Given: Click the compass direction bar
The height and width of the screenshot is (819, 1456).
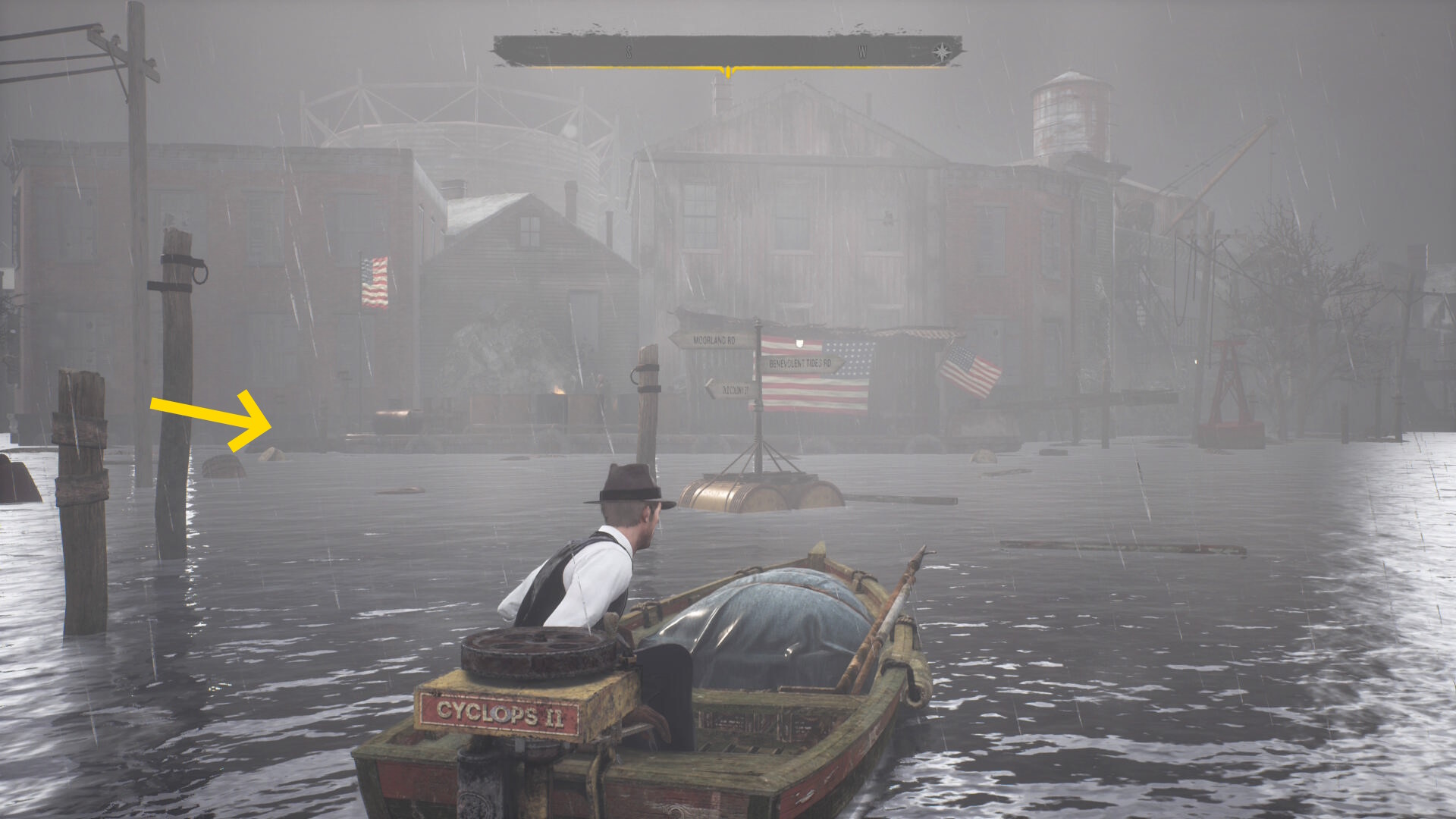Looking at the screenshot, I should tap(728, 52).
